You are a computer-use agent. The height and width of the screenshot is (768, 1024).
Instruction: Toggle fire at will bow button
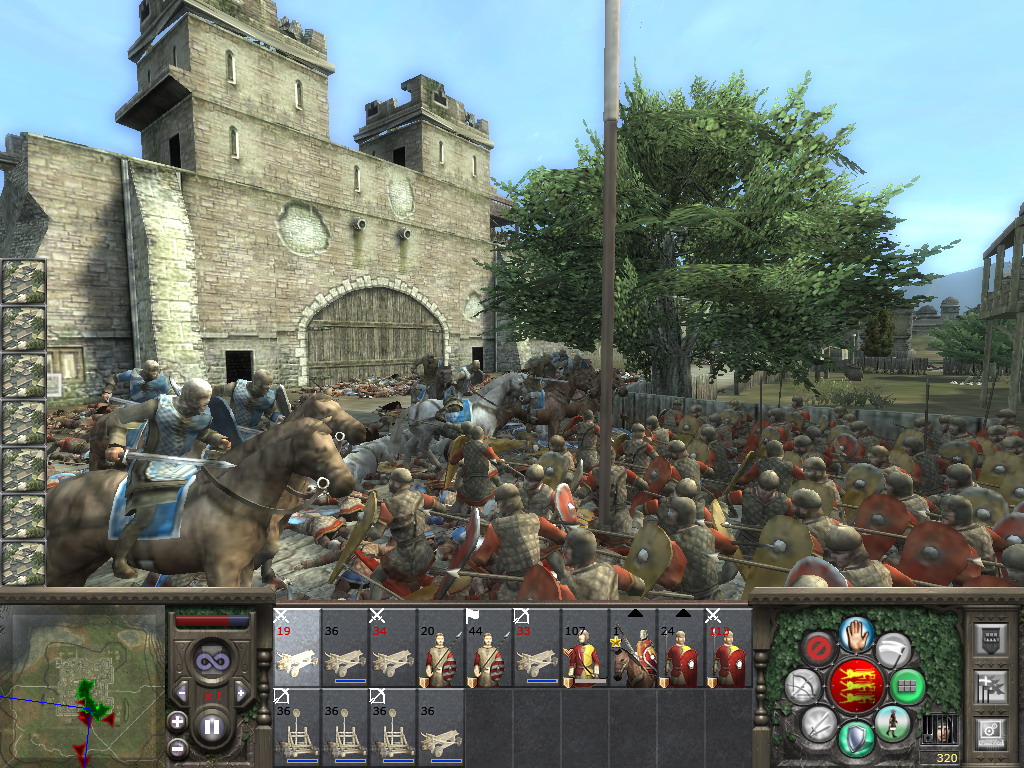tap(803, 686)
